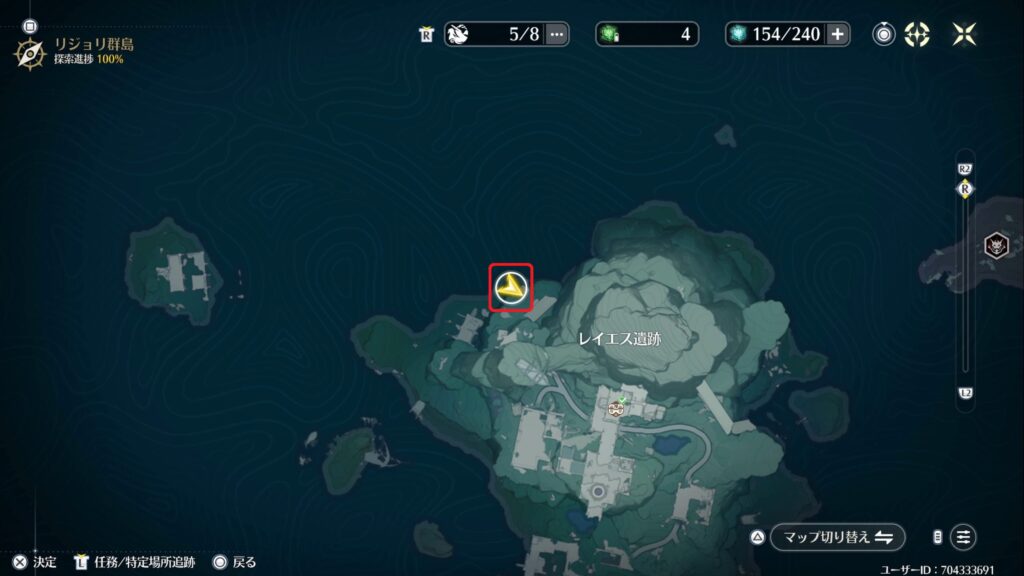Click the concentric circle icon in the top bar
This screenshot has height=576, width=1024.
(883, 34)
